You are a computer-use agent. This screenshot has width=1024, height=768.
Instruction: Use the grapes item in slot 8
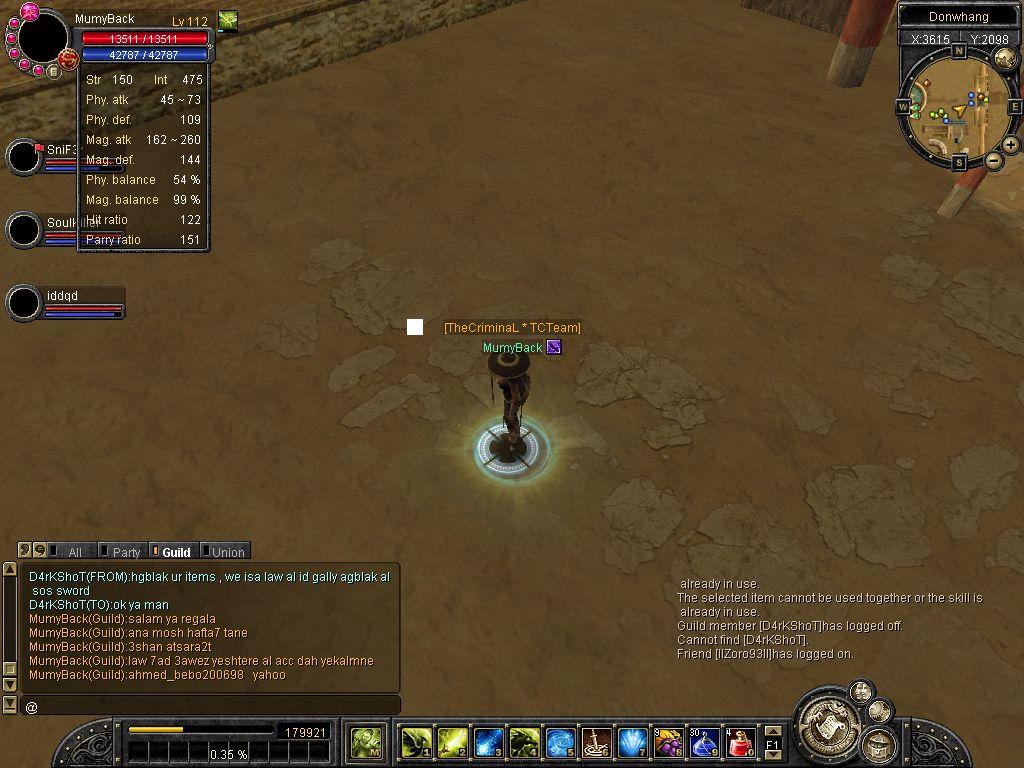click(x=667, y=742)
